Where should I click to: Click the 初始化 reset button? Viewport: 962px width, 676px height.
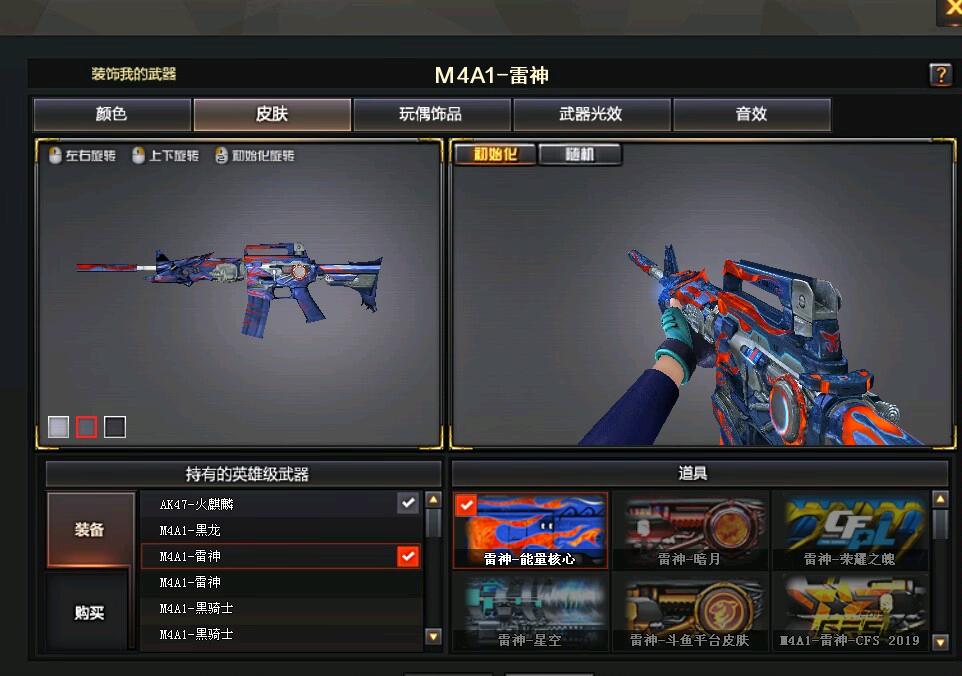coord(496,155)
